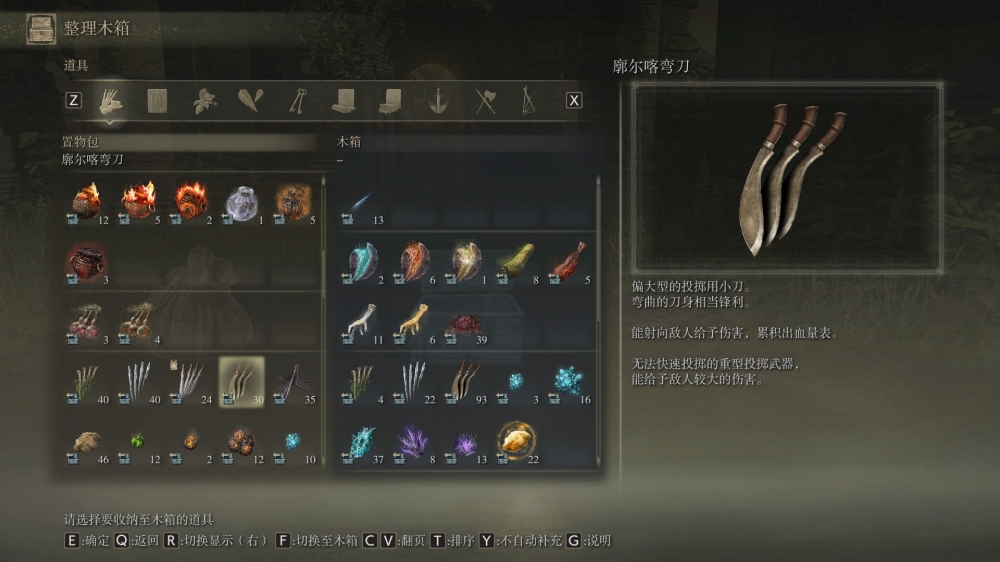Image resolution: width=1000 pixels, height=562 pixels.
Task: Select the gold-ringed rune item in the chest
Action: point(515,441)
